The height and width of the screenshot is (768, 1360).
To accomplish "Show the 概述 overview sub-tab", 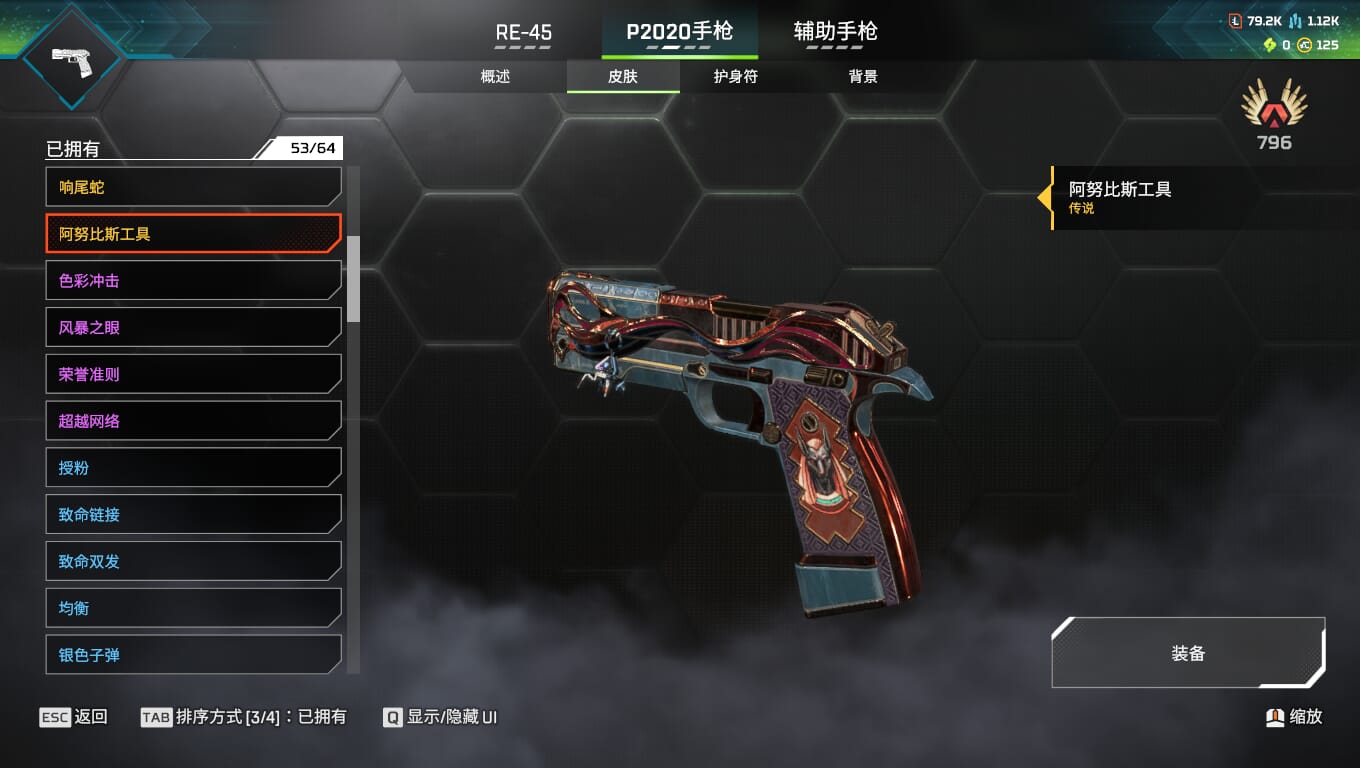I will (x=495, y=77).
